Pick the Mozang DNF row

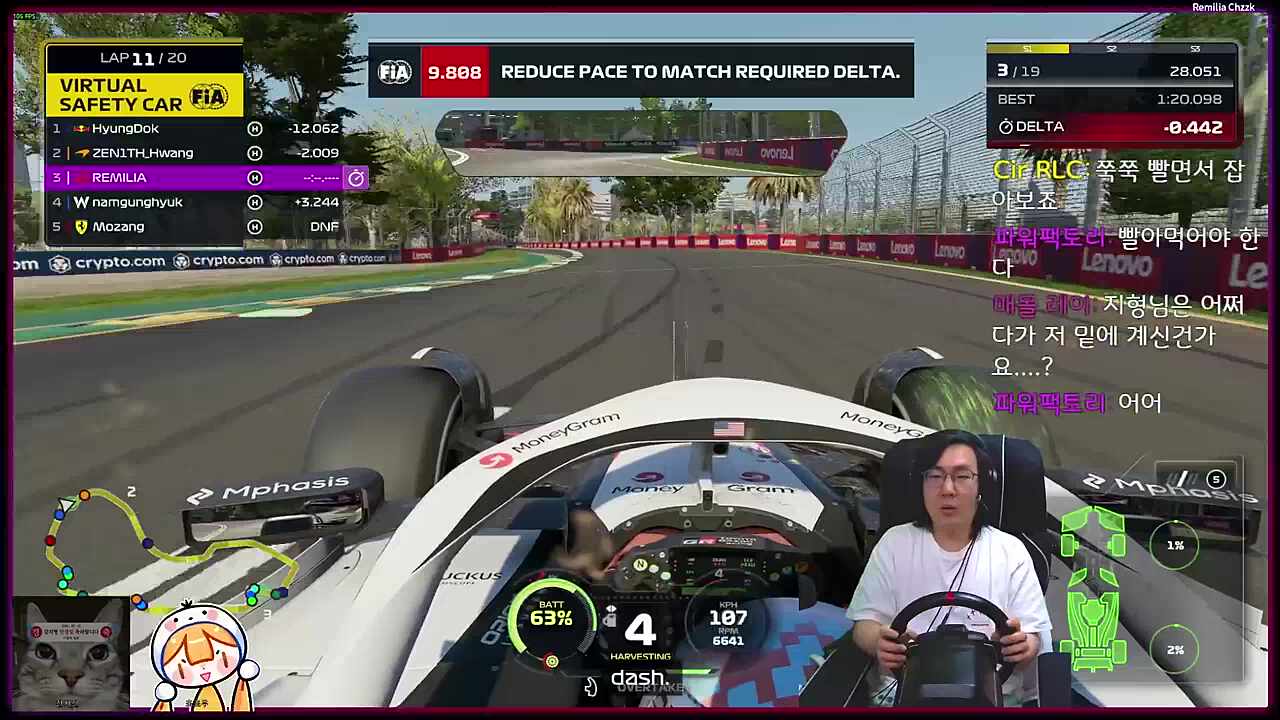(195, 227)
